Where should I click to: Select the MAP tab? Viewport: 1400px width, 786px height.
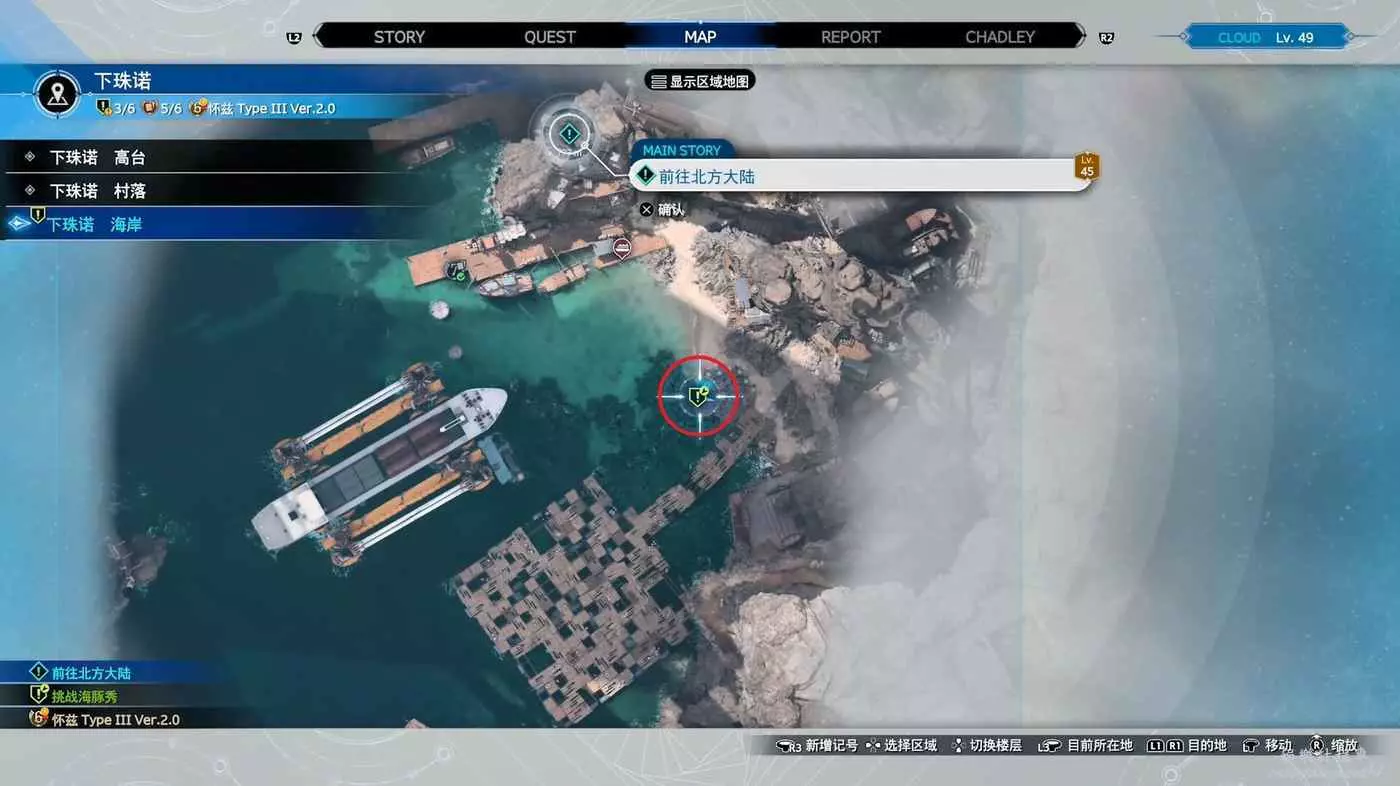[x=700, y=37]
